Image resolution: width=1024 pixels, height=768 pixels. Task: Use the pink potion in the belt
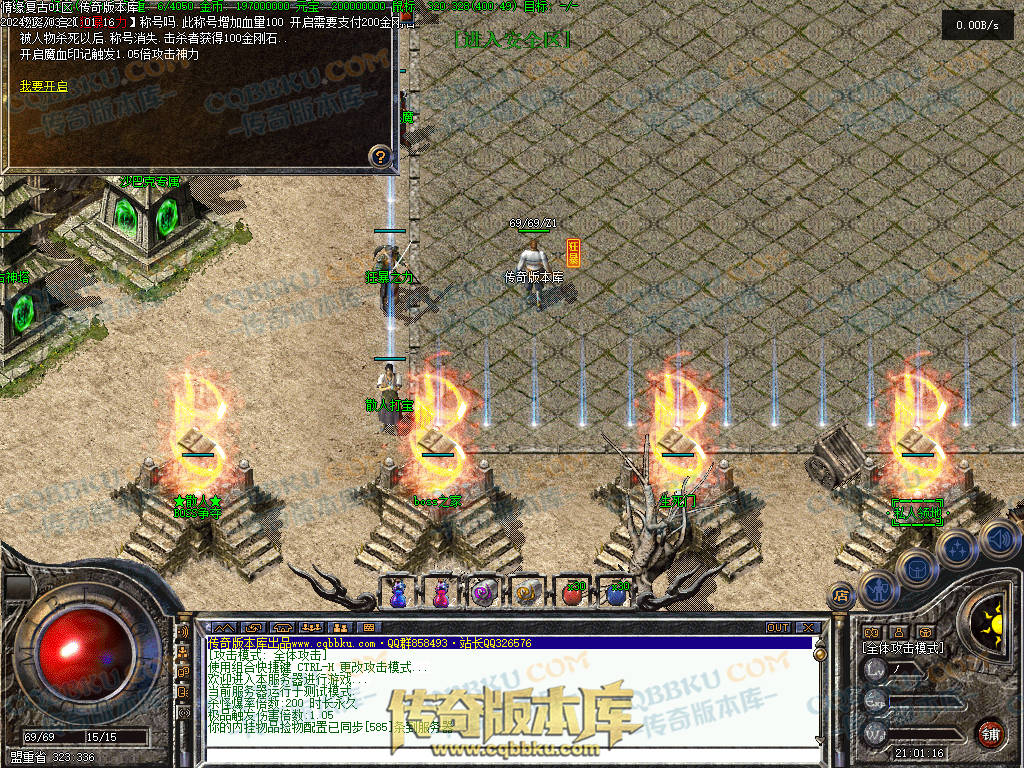(x=441, y=592)
